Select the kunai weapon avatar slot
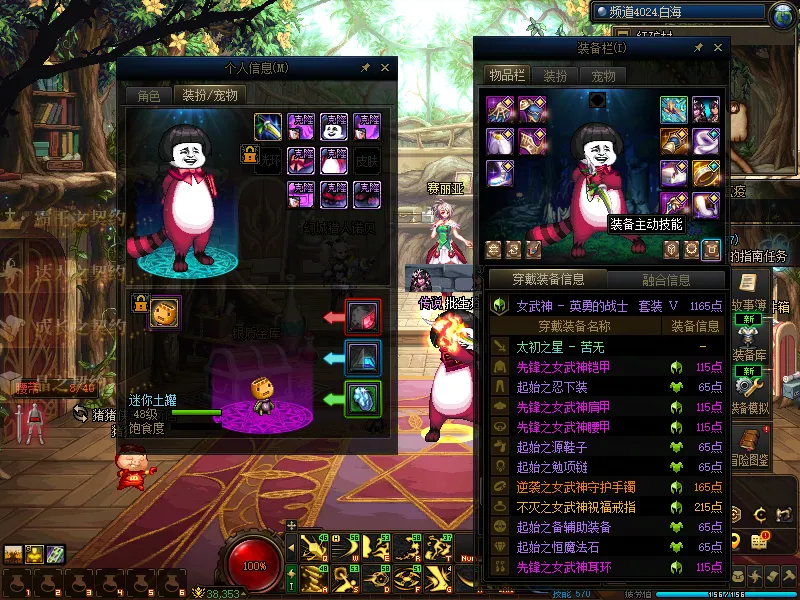This screenshot has height=600, width=800. point(267,126)
